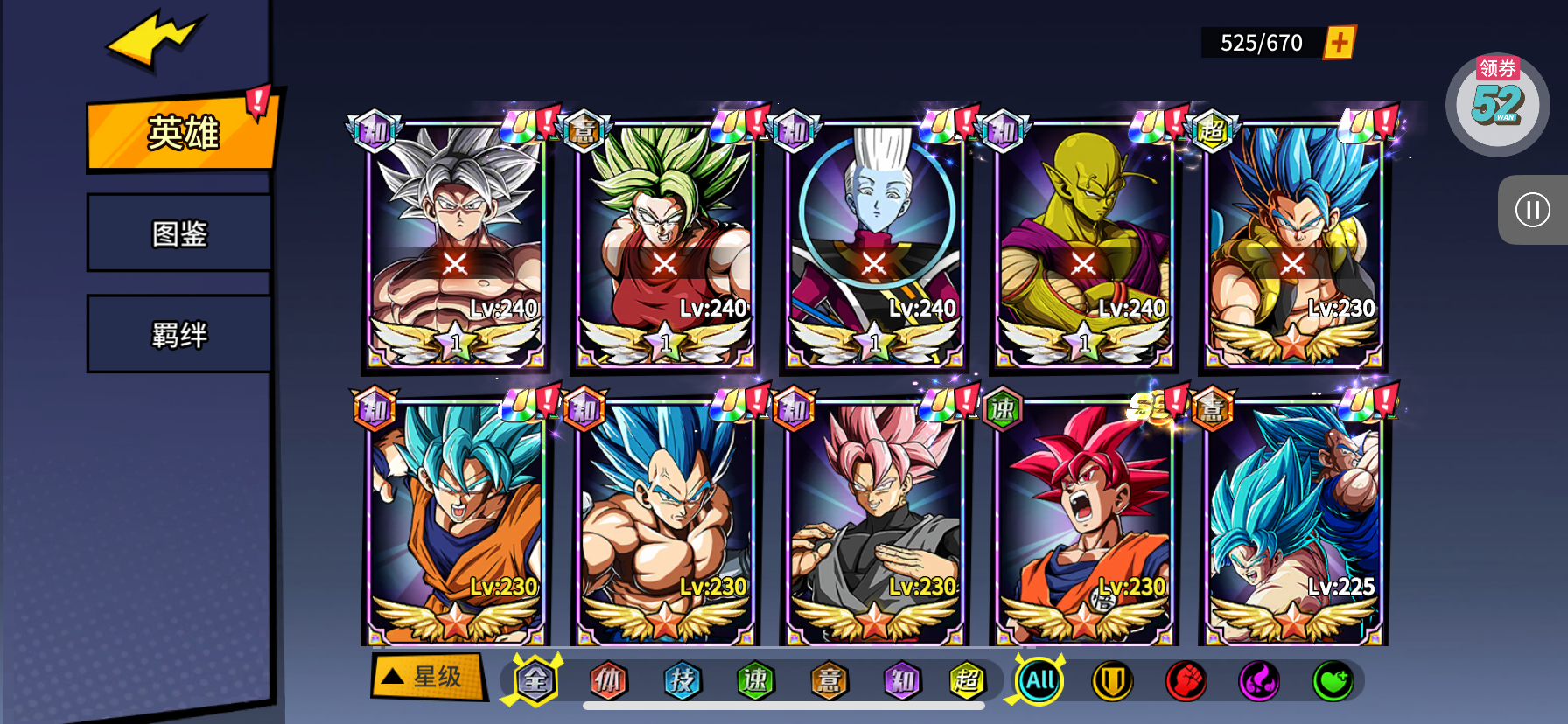Filter heroes by red 体 type

[x=608, y=680]
